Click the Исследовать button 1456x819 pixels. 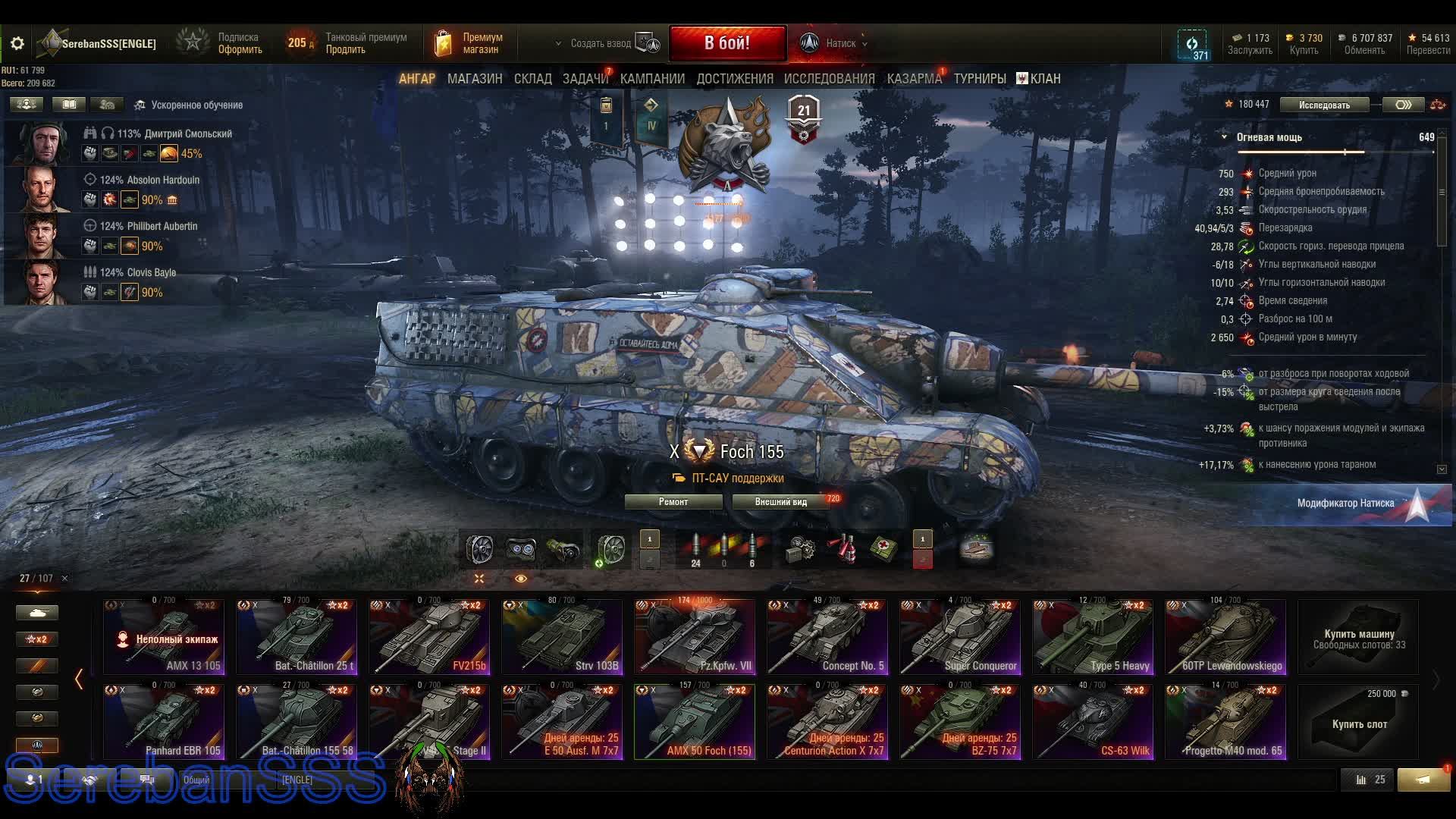pyautogui.click(x=1324, y=105)
